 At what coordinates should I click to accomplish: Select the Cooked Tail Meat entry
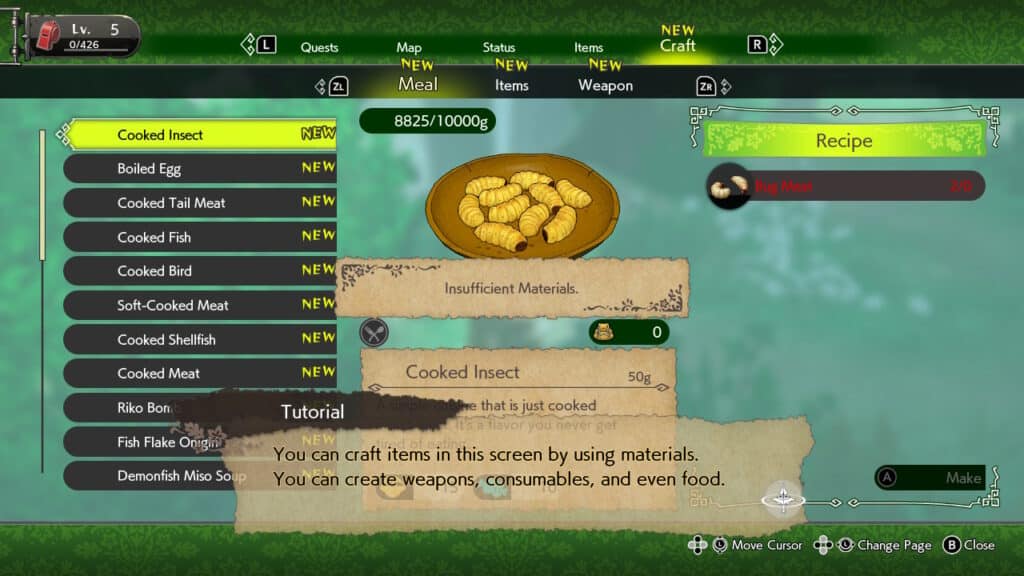200,203
